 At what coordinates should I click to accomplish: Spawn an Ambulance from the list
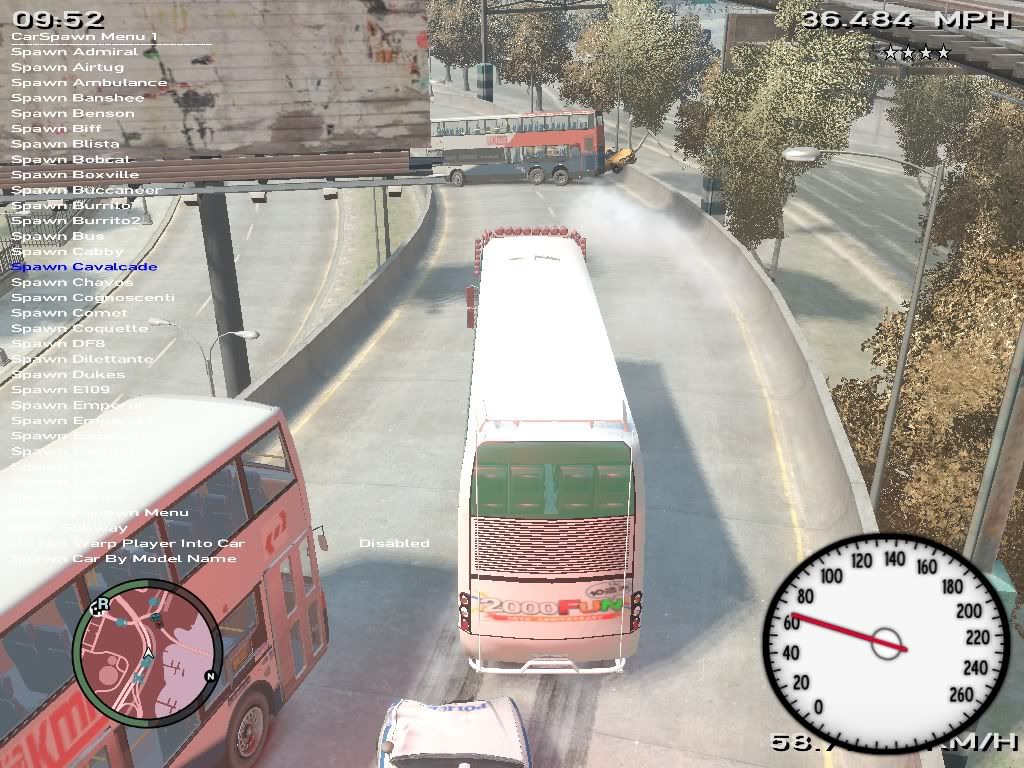point(89,83)
